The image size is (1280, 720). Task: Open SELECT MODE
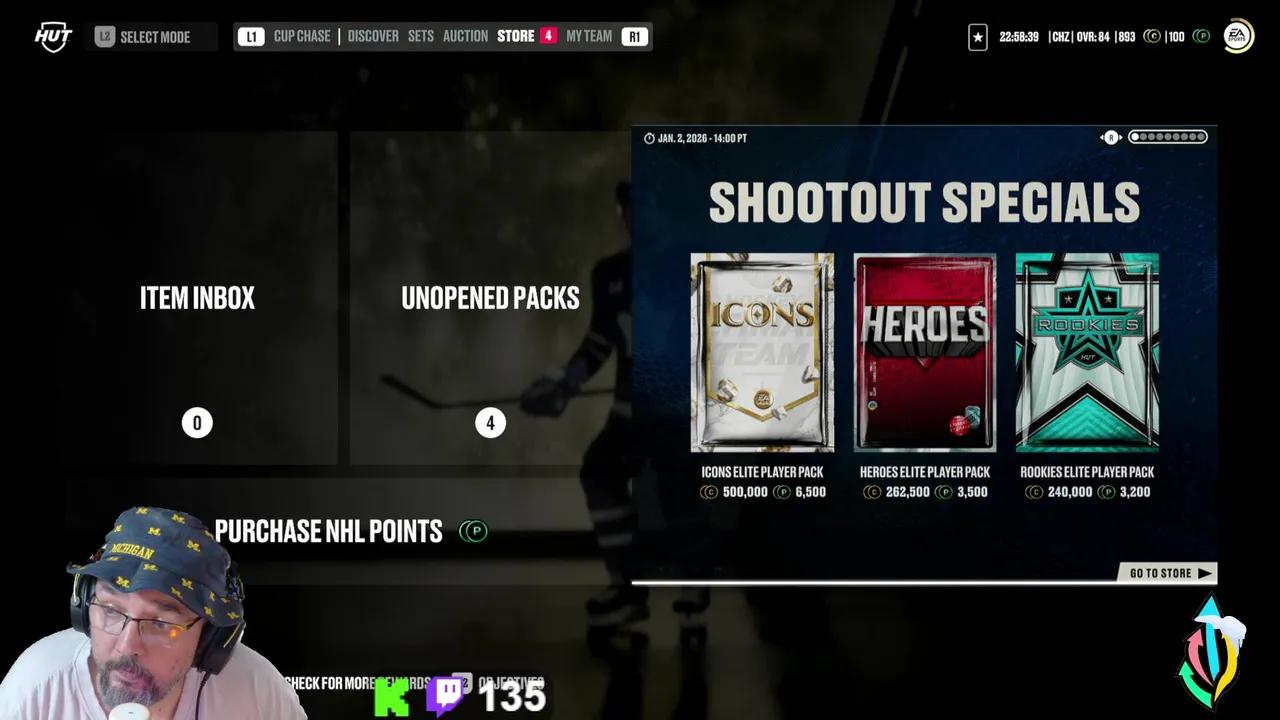point(155,37)
